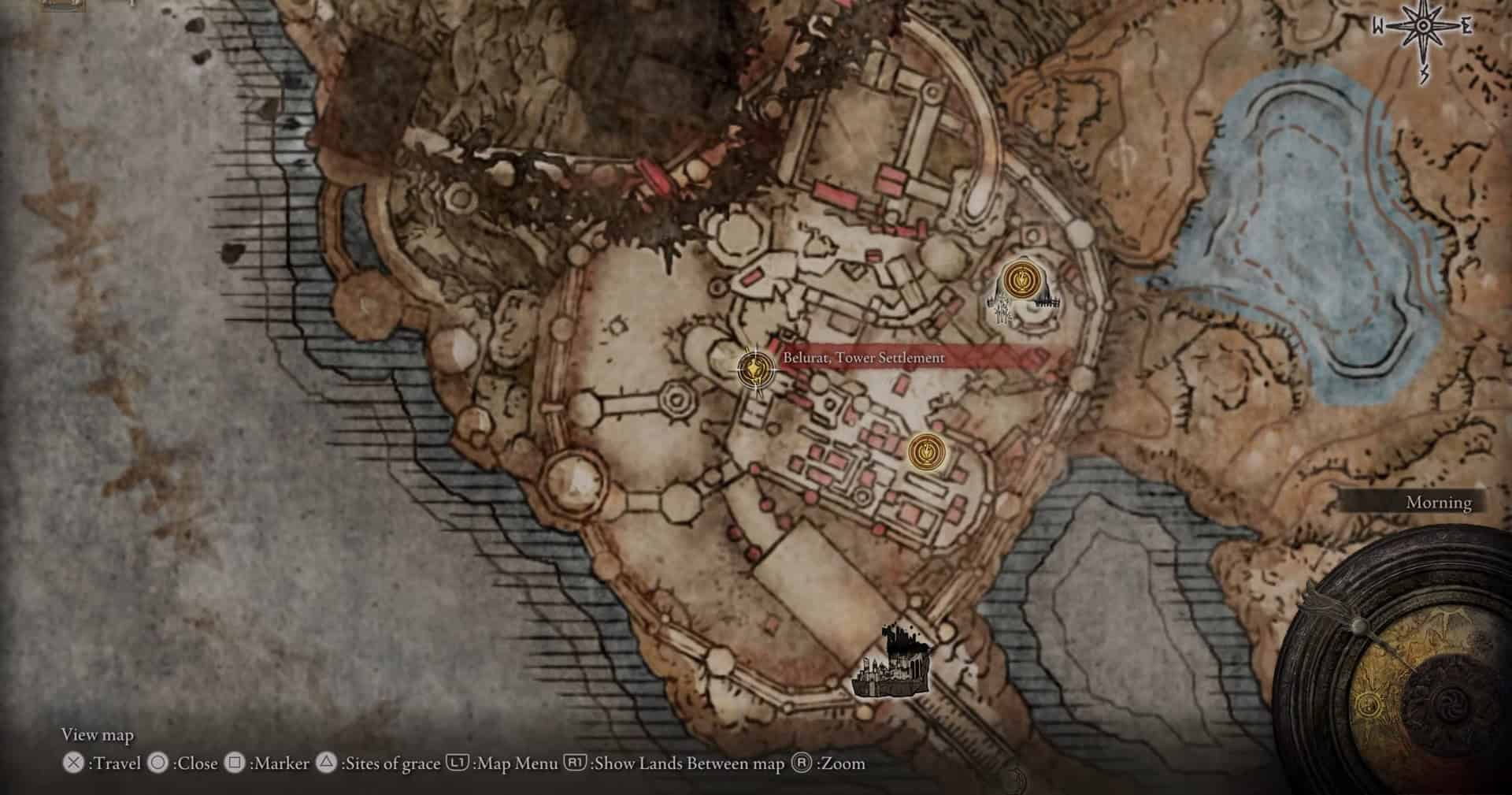This screenshot has height=795, width=1512.
Task: Toggle Sites of grace display with the triangle control
Action: (x=326, y=763)
